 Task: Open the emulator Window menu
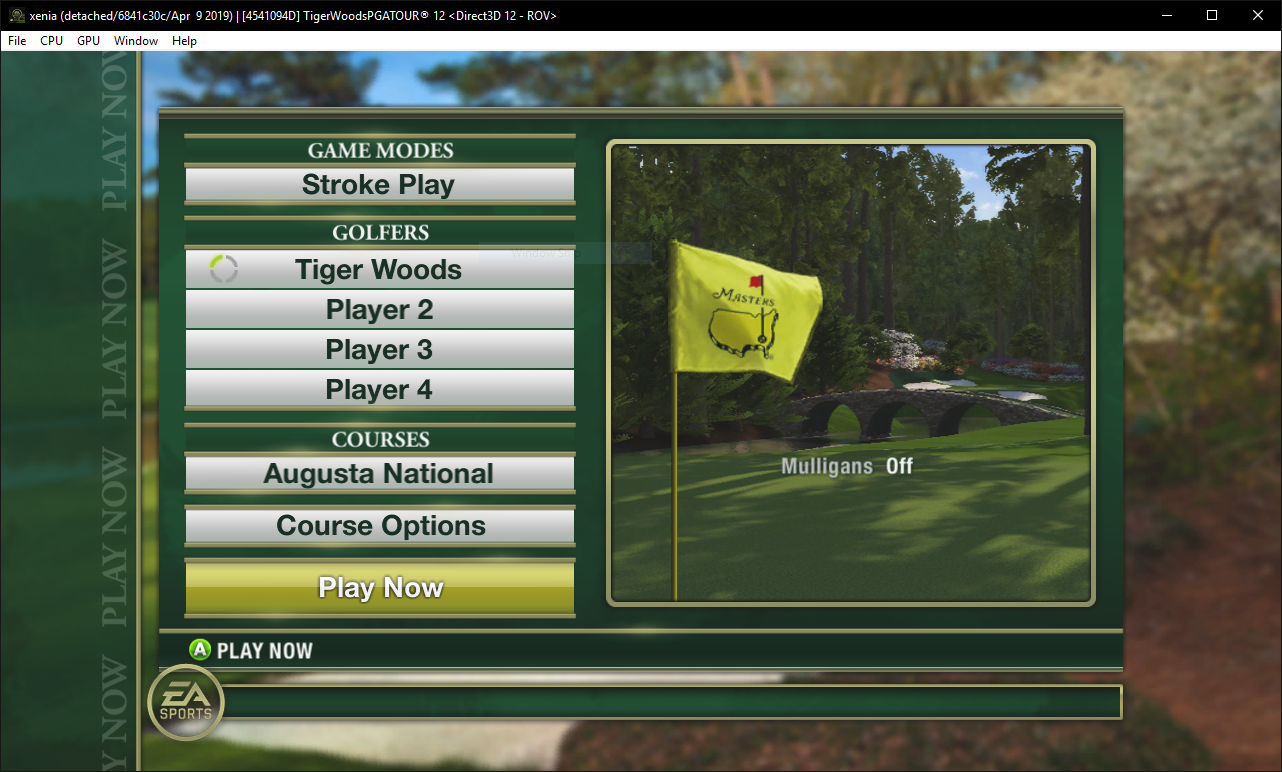[136, 41]
